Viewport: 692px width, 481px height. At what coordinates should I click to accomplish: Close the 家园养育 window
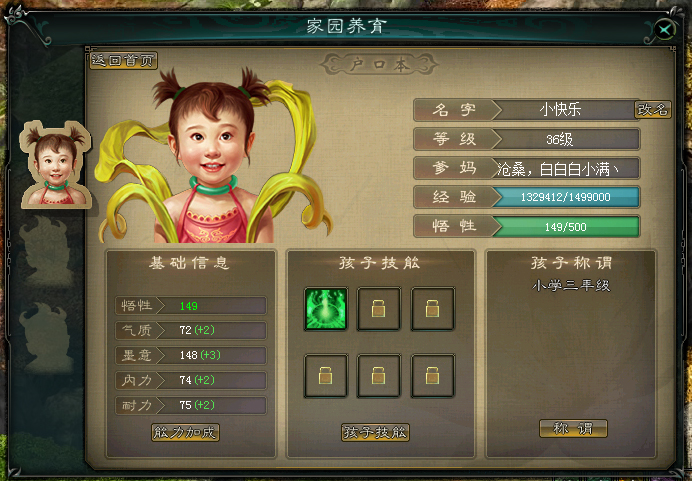point(665,30)
